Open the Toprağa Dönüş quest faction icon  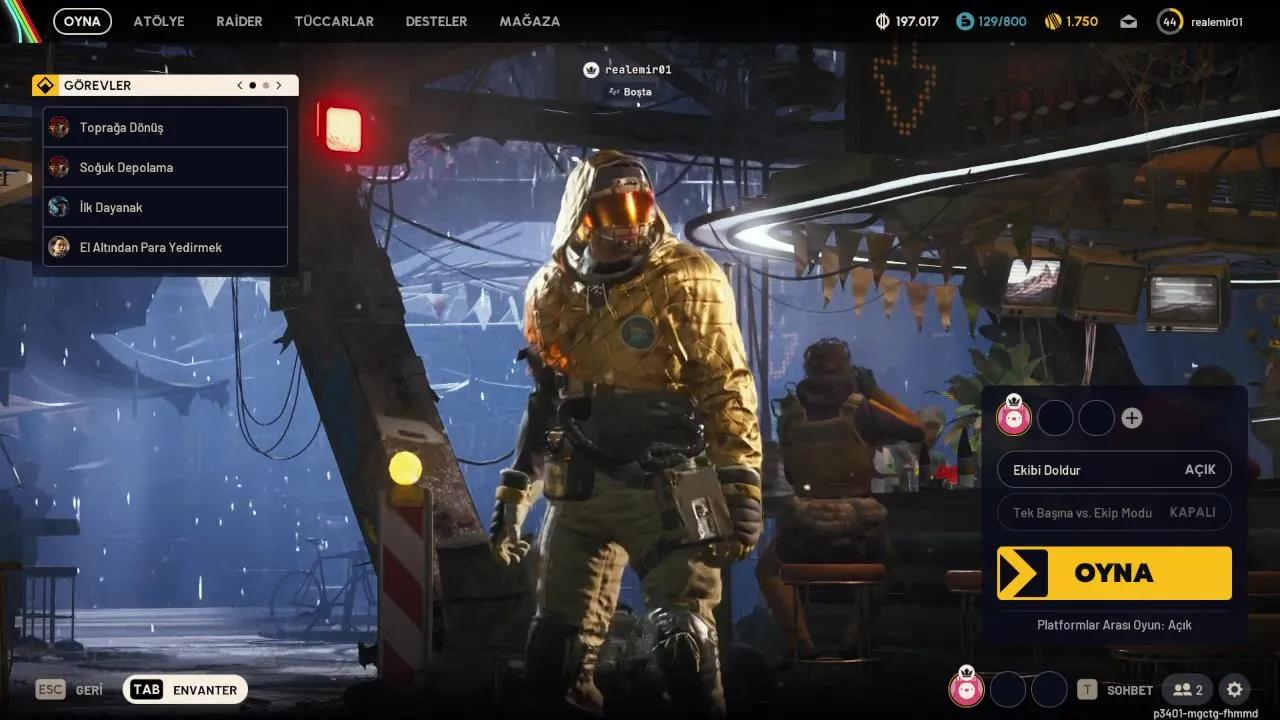pyautogui.click(x=59, y=127)
